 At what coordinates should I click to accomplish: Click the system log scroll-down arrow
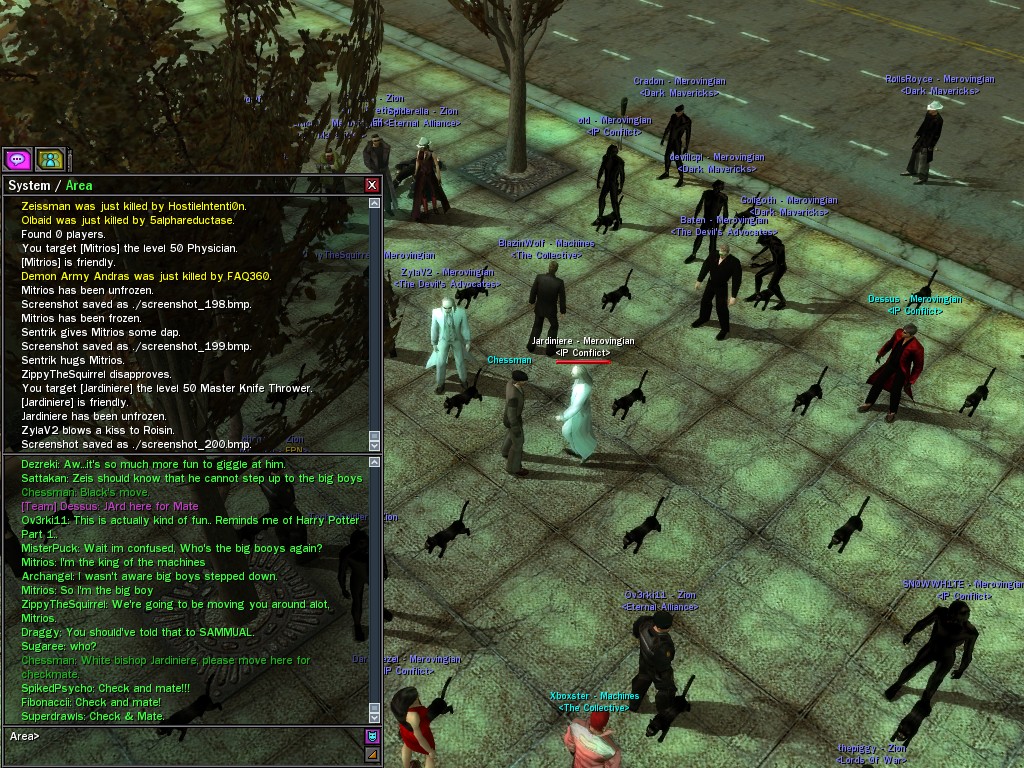tap(375, 444)
